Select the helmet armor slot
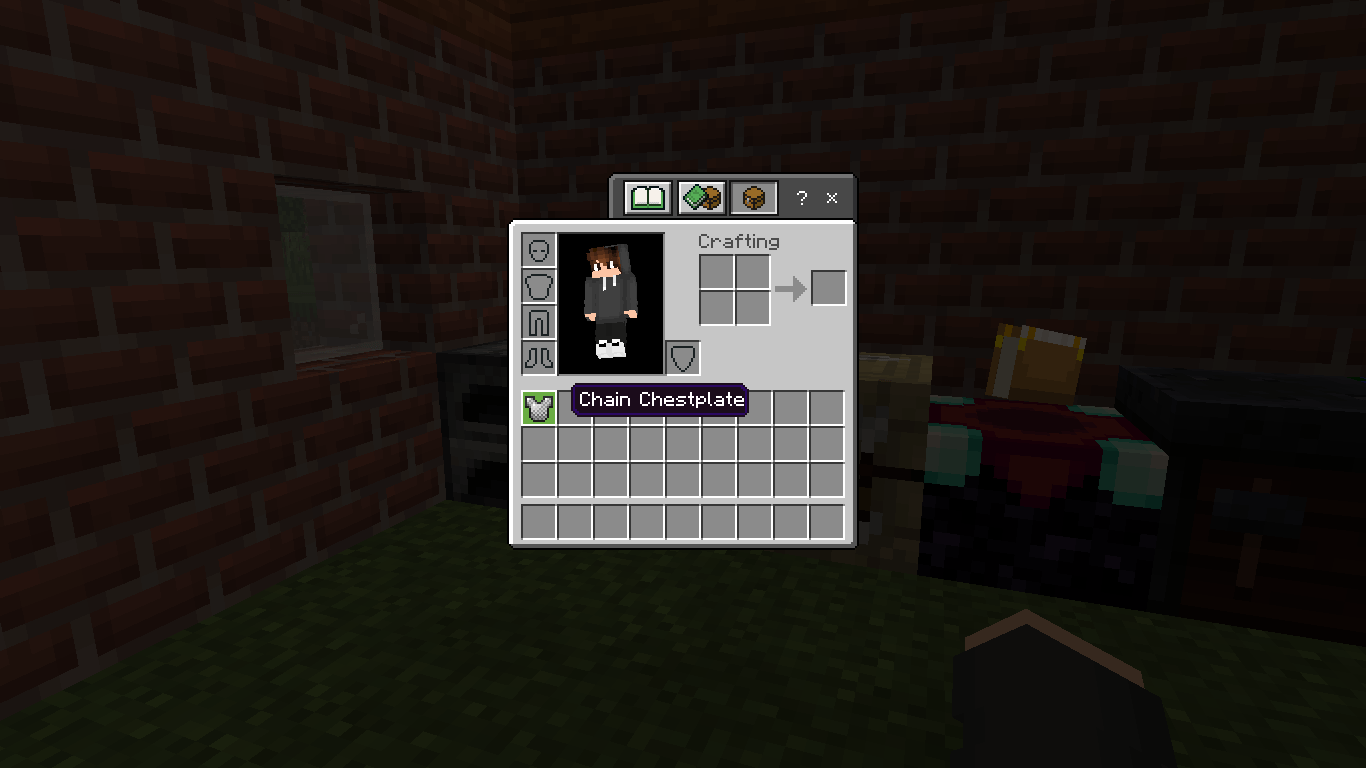The image size is (1366, 768). [x=538, y=250]
